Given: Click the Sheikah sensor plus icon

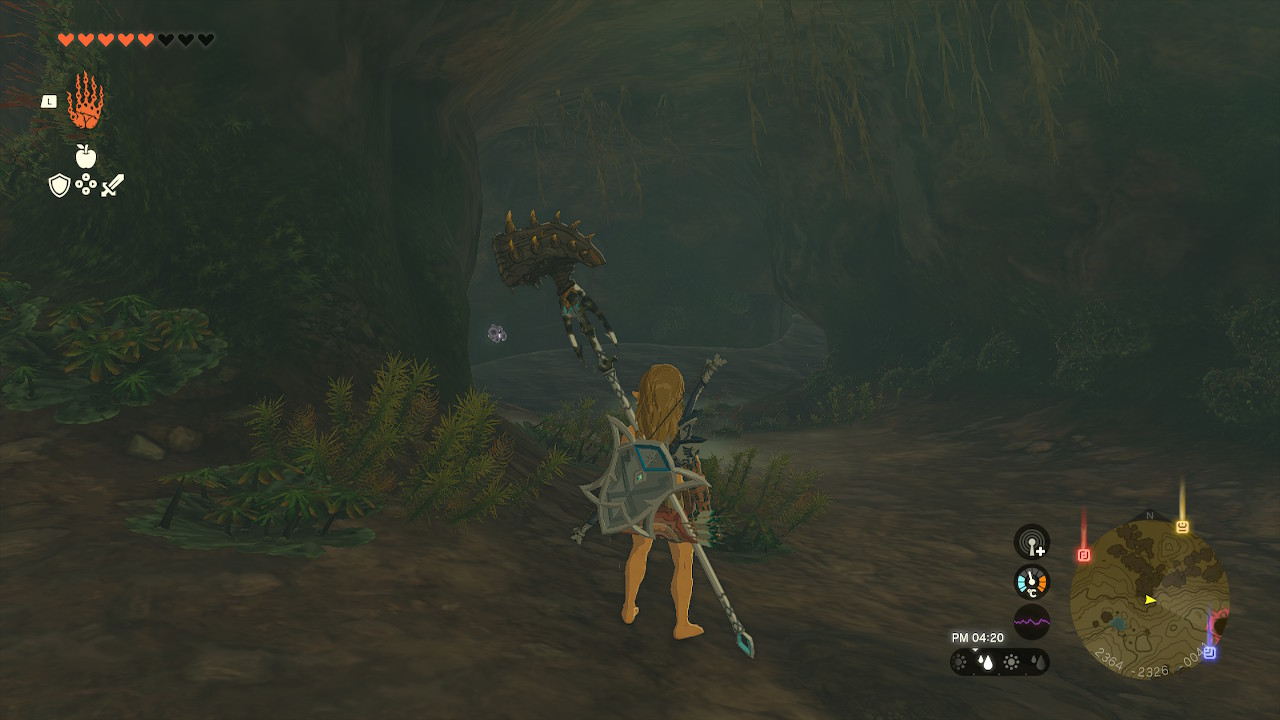Looking at the screenshot, I should point(1032,542).
